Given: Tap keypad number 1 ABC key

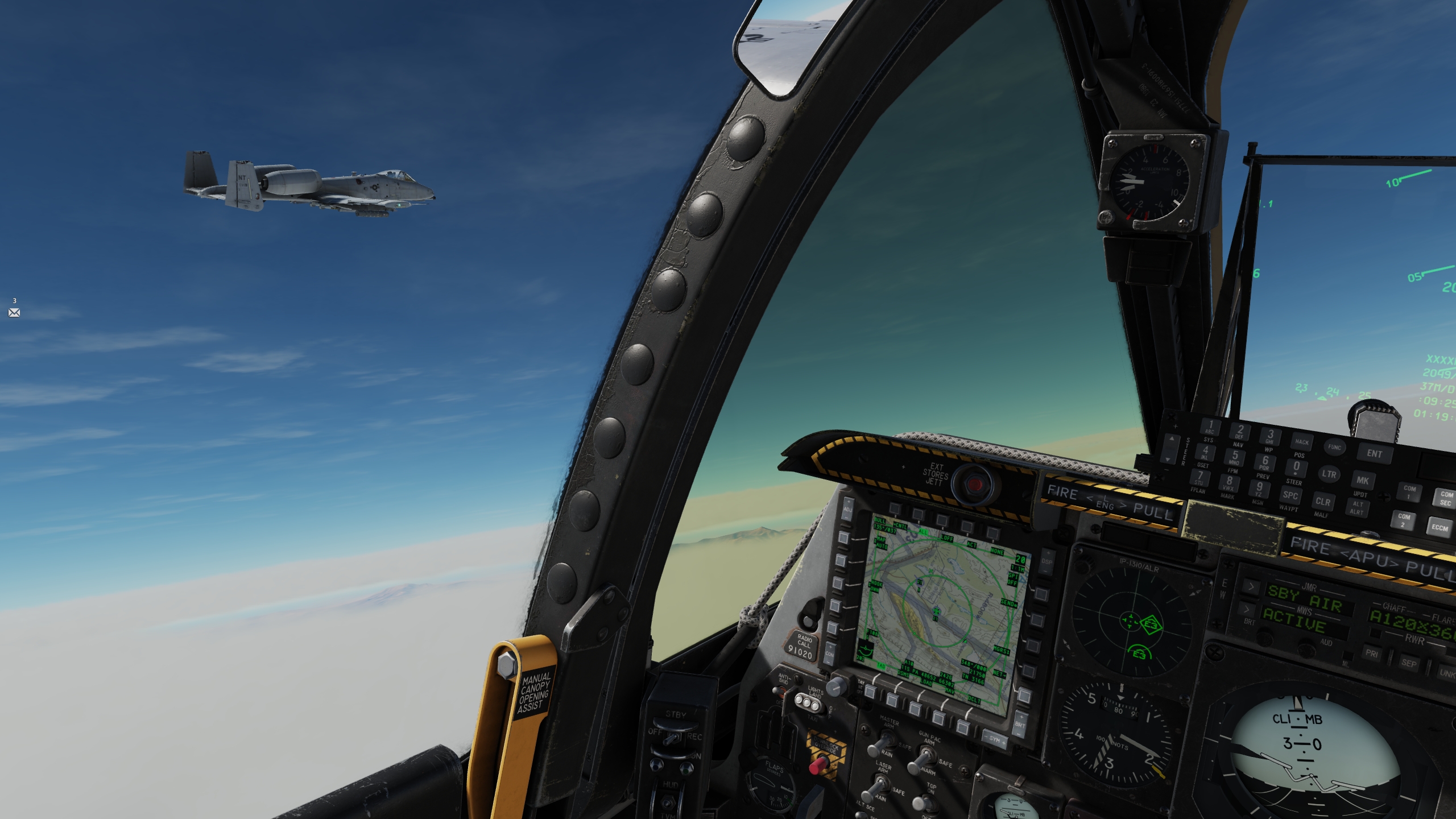Looking at the screenshot, I should click(x=1210, y=426).
